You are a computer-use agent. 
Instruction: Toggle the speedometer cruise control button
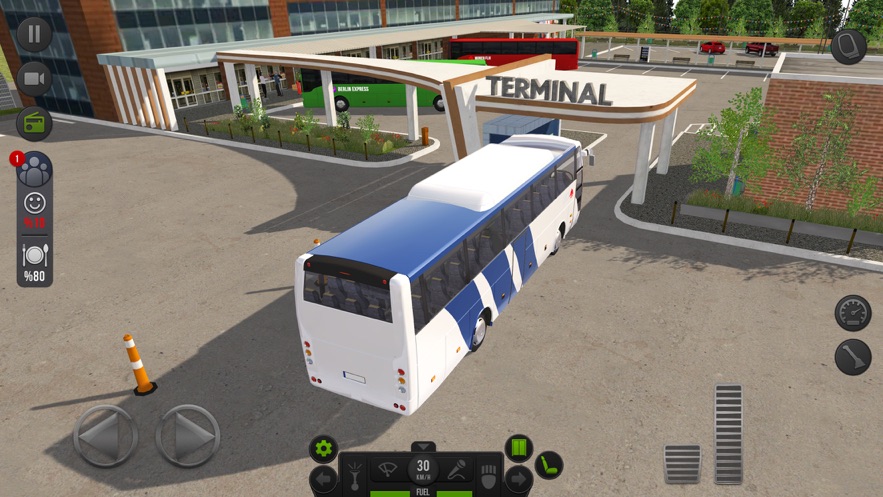[852, 312]
